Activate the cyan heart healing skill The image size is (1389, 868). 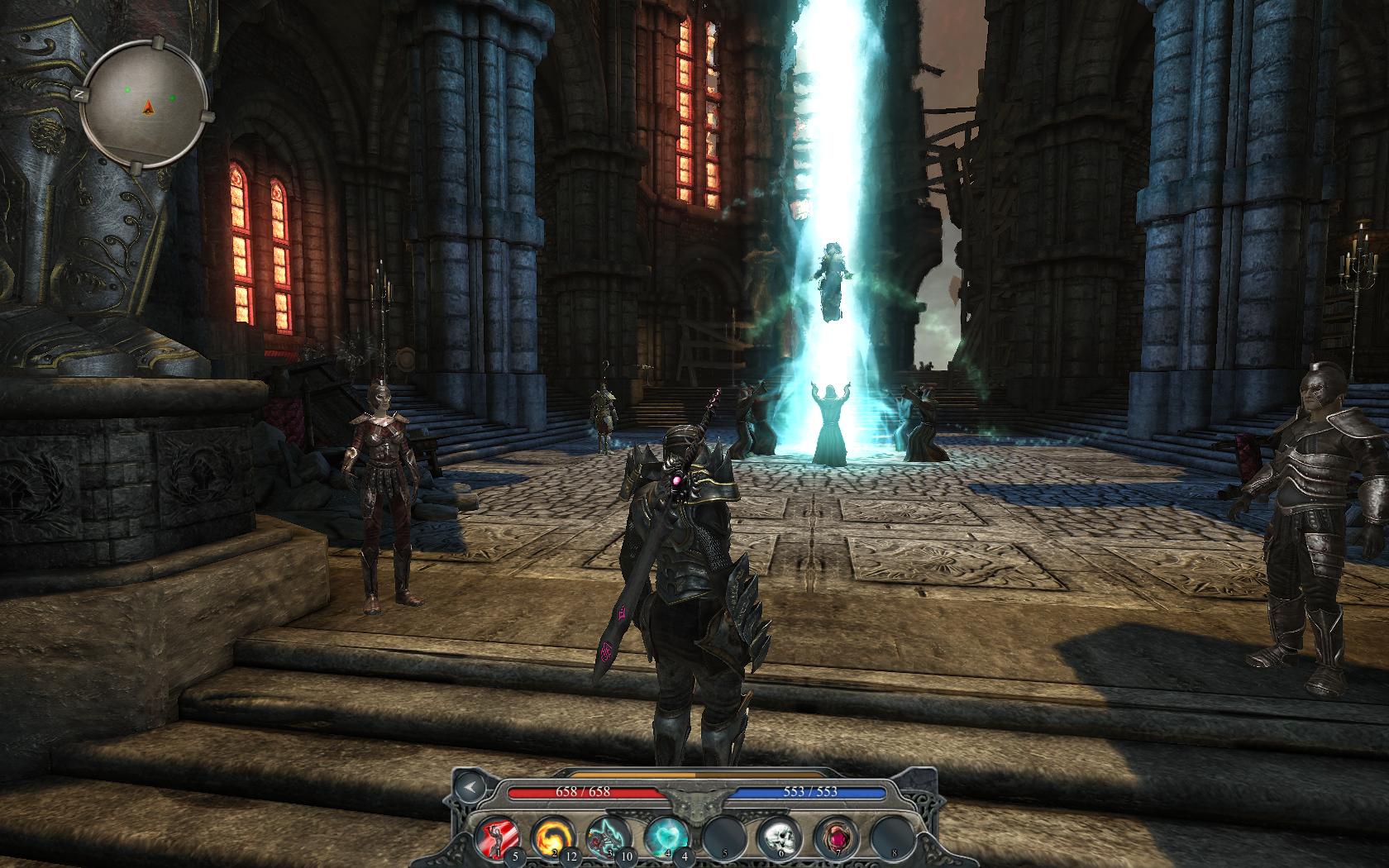point(662,835)
